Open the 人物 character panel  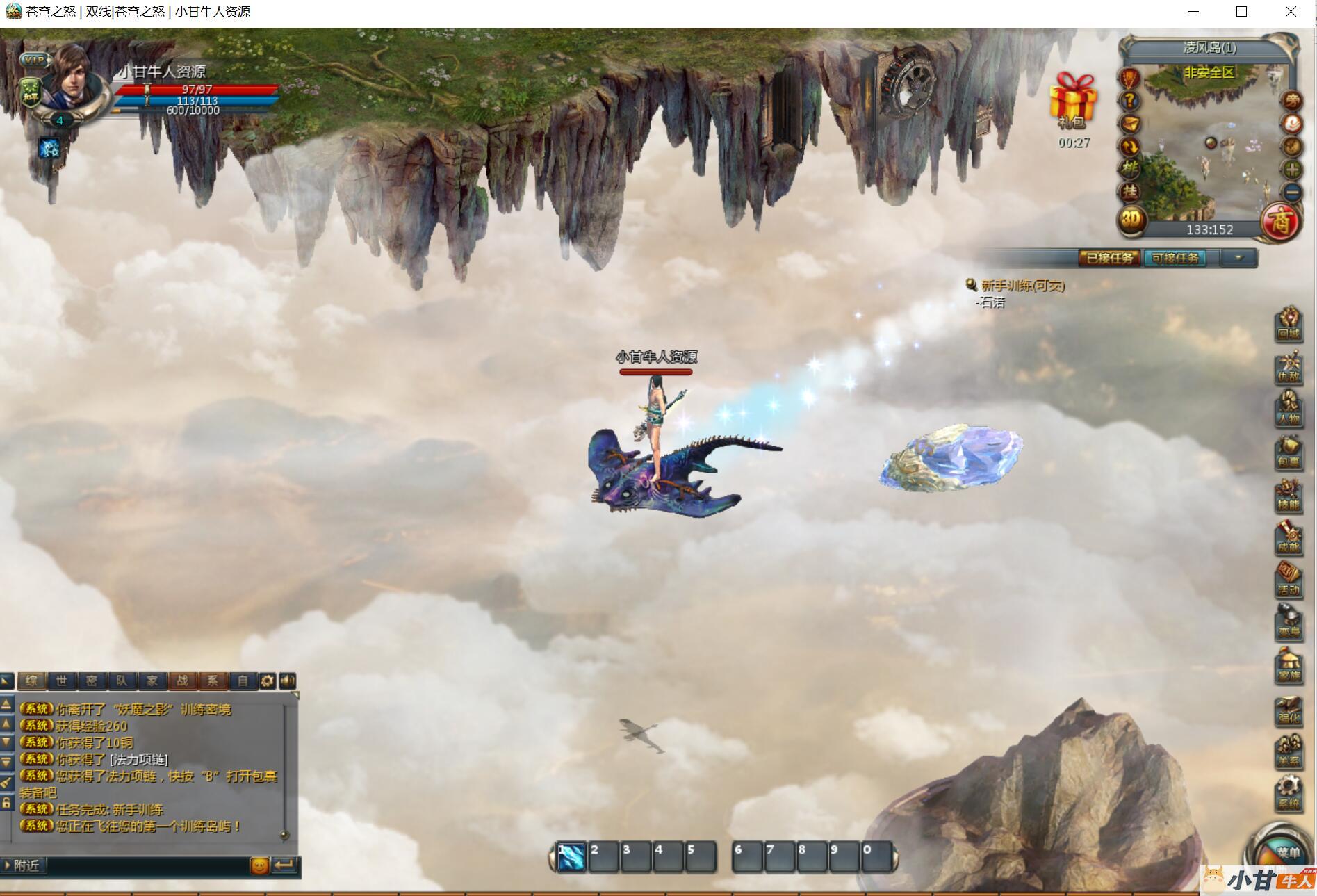[1289, 409]
